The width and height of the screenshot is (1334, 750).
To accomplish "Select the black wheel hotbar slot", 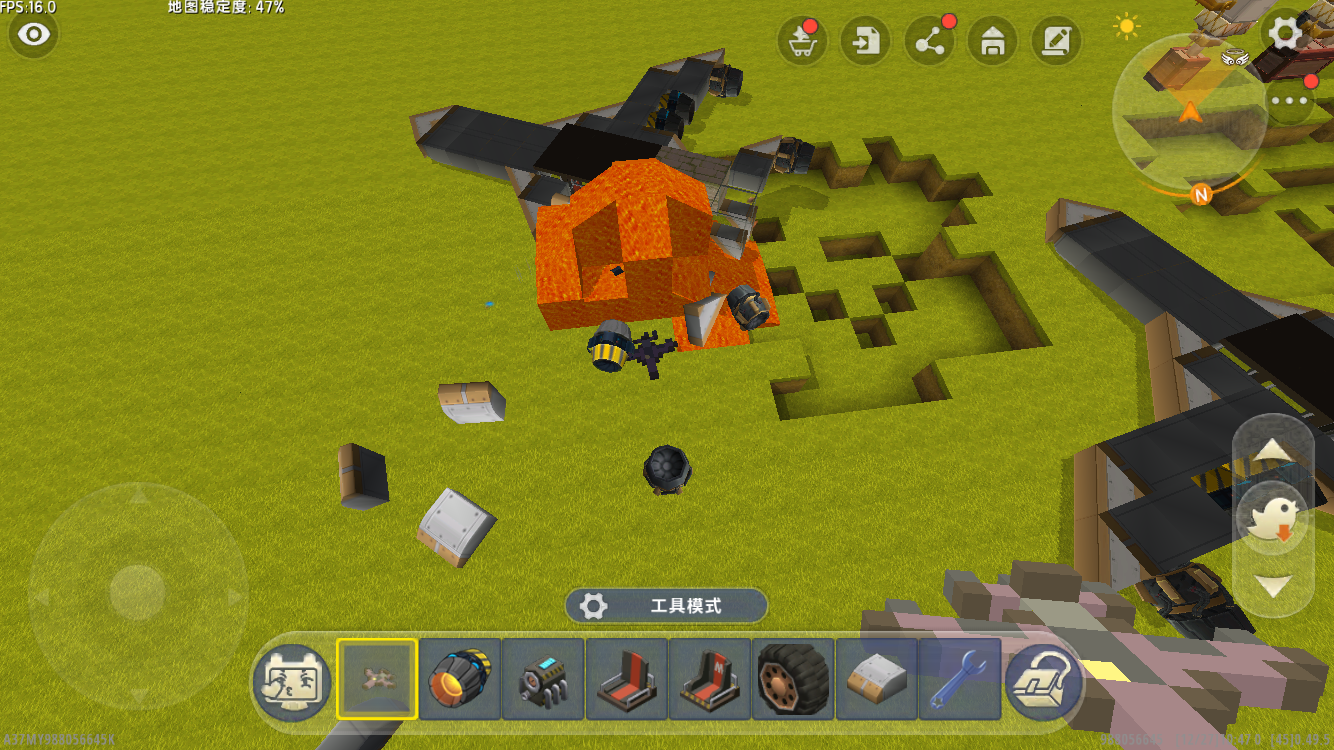I will 793,680.
